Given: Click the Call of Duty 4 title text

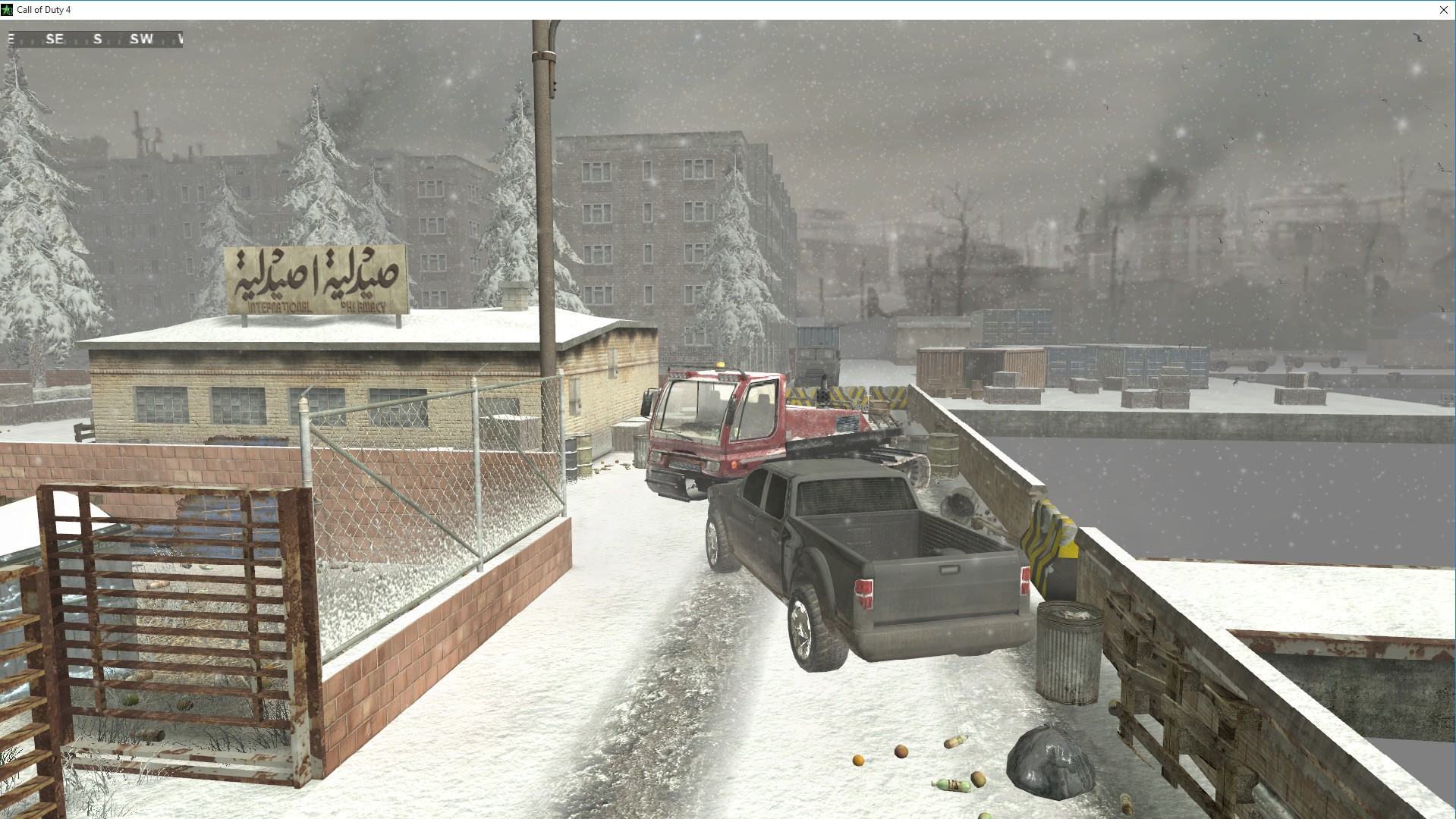Looking at the screenshot, I should 44,10.
